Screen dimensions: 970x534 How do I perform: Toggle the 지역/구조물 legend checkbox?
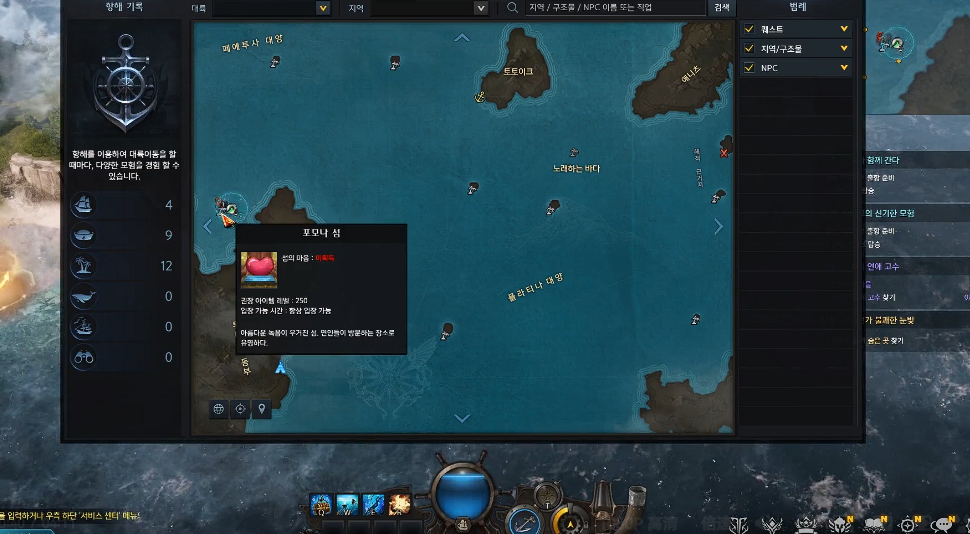point(751,48)
